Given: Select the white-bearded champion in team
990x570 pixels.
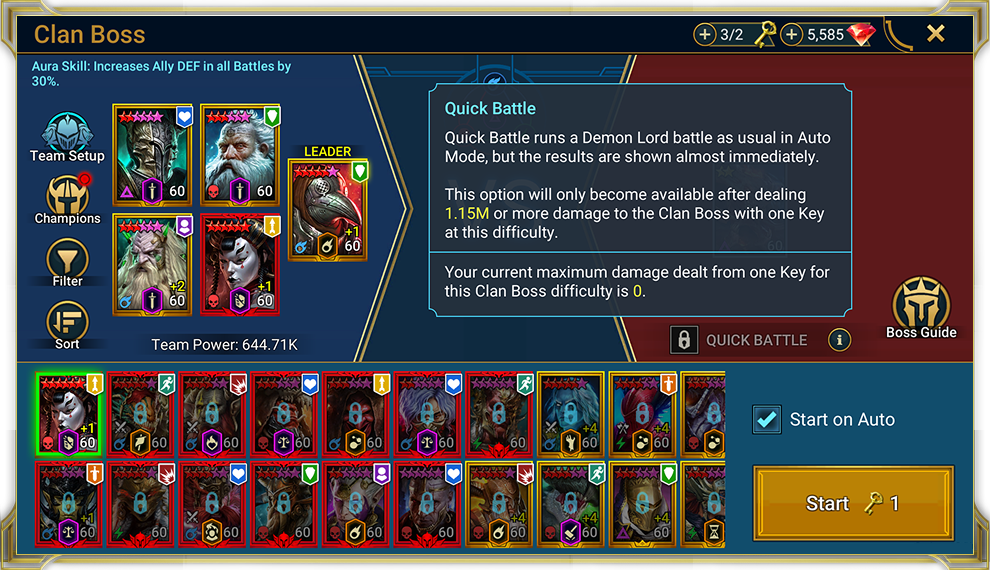Looking at the screenshot, I should point(241,154).
